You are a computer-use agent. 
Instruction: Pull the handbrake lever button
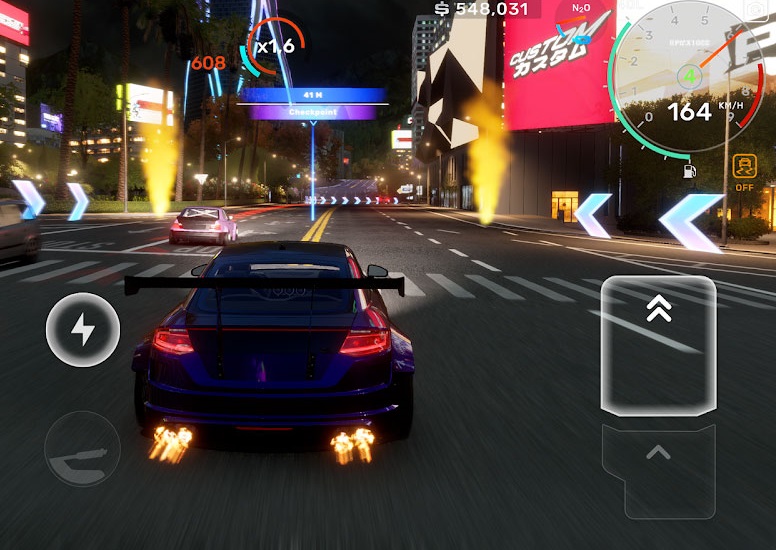click(x=82, y=448)
